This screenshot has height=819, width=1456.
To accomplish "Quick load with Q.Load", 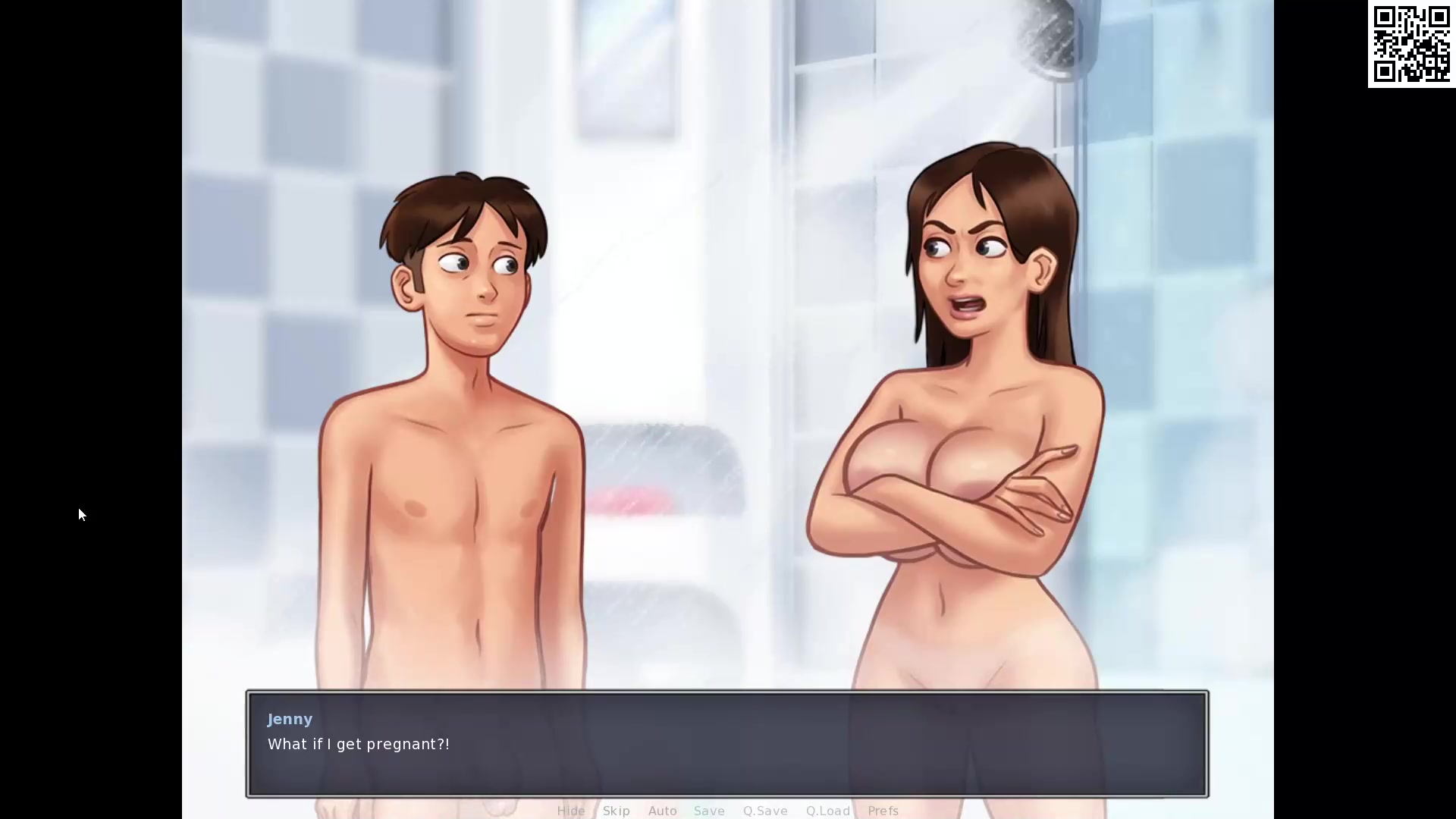I will pyautogui.click(x=827, y=811).
